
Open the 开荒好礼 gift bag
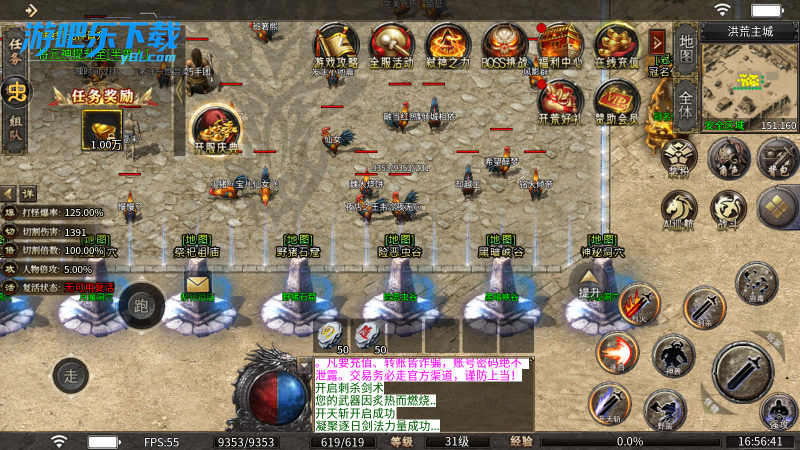point(561,101)
